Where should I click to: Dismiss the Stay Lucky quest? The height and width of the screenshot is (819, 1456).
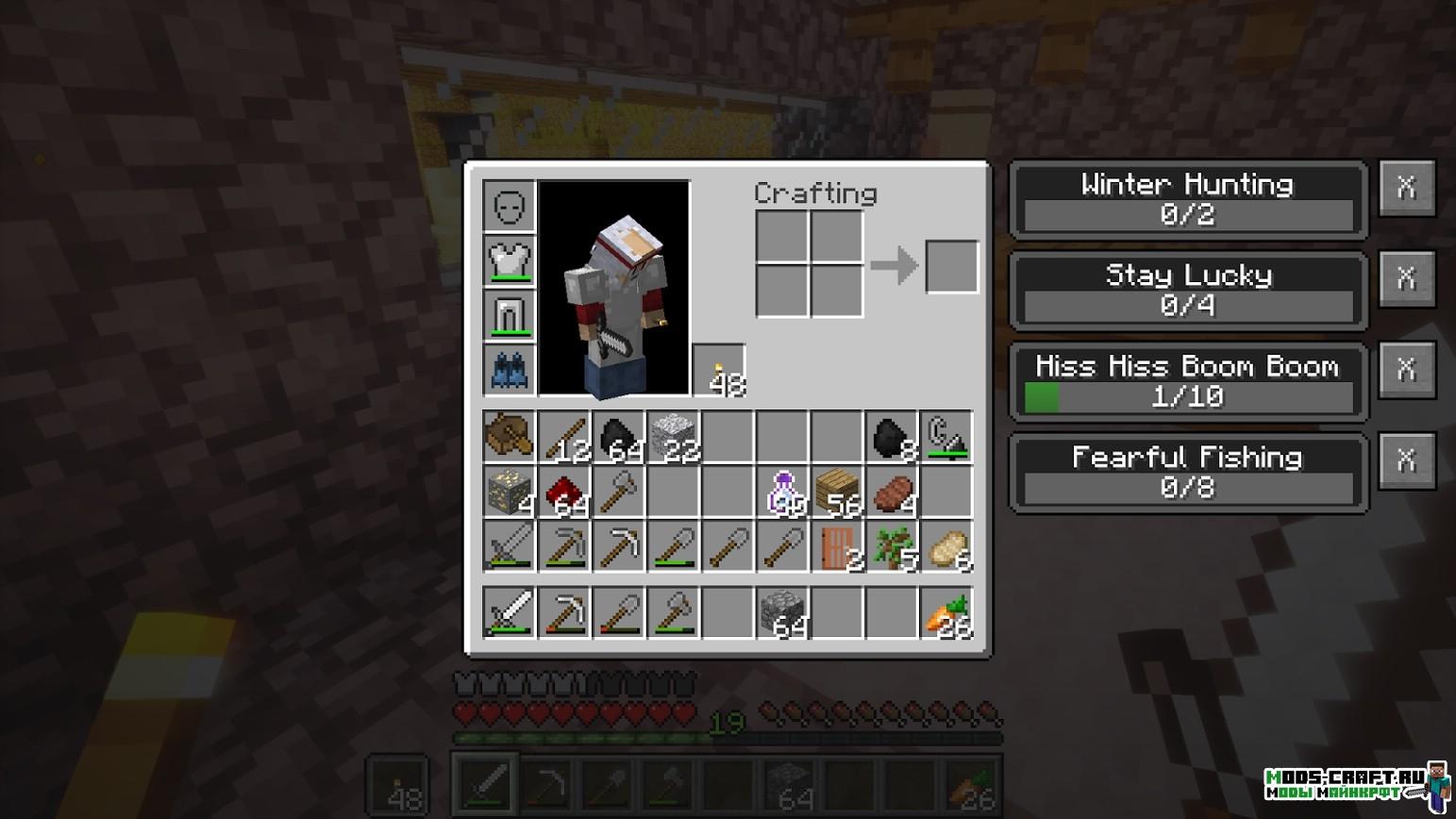tap(1406, 278)
